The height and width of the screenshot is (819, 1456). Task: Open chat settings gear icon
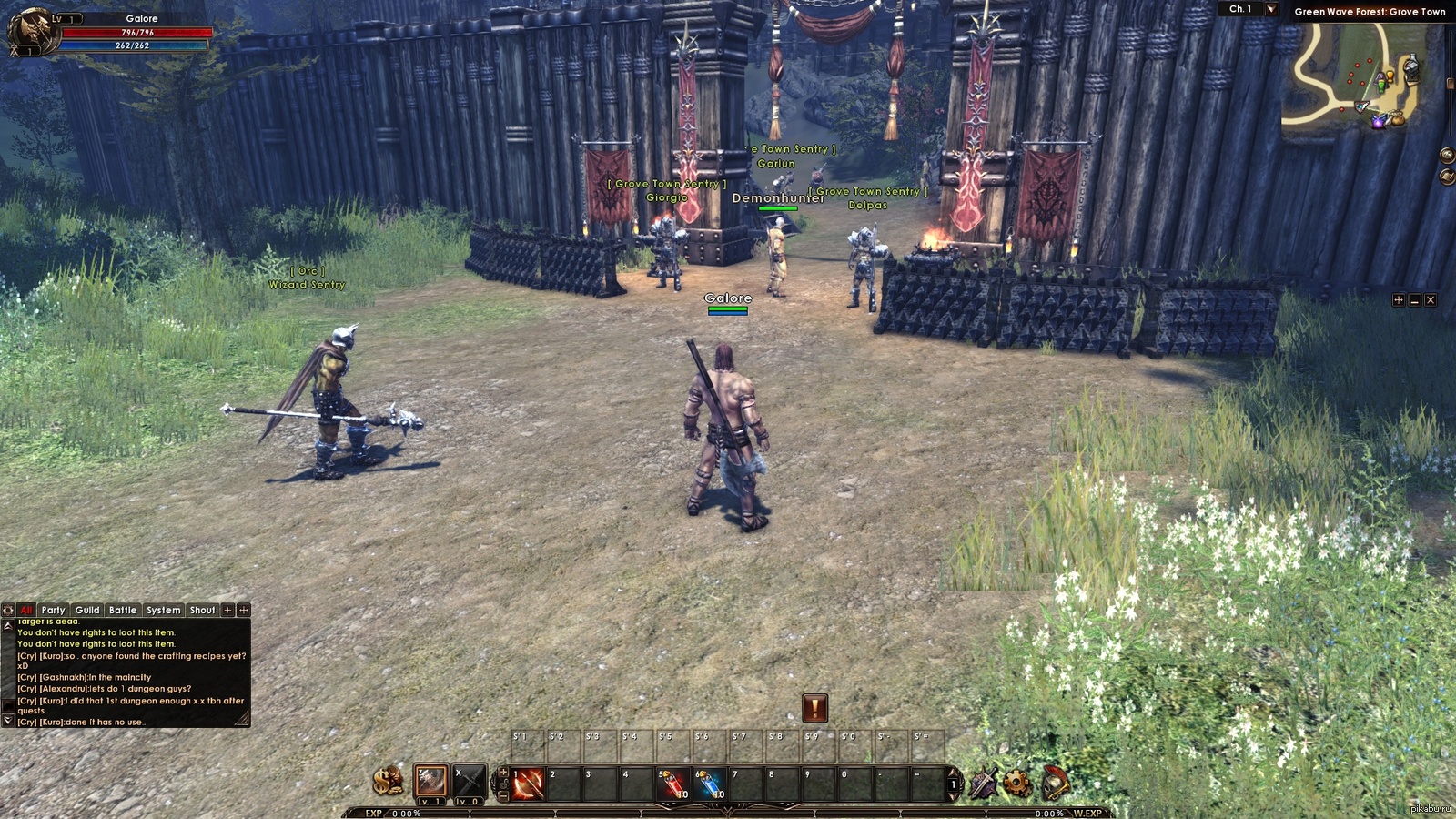8,610
